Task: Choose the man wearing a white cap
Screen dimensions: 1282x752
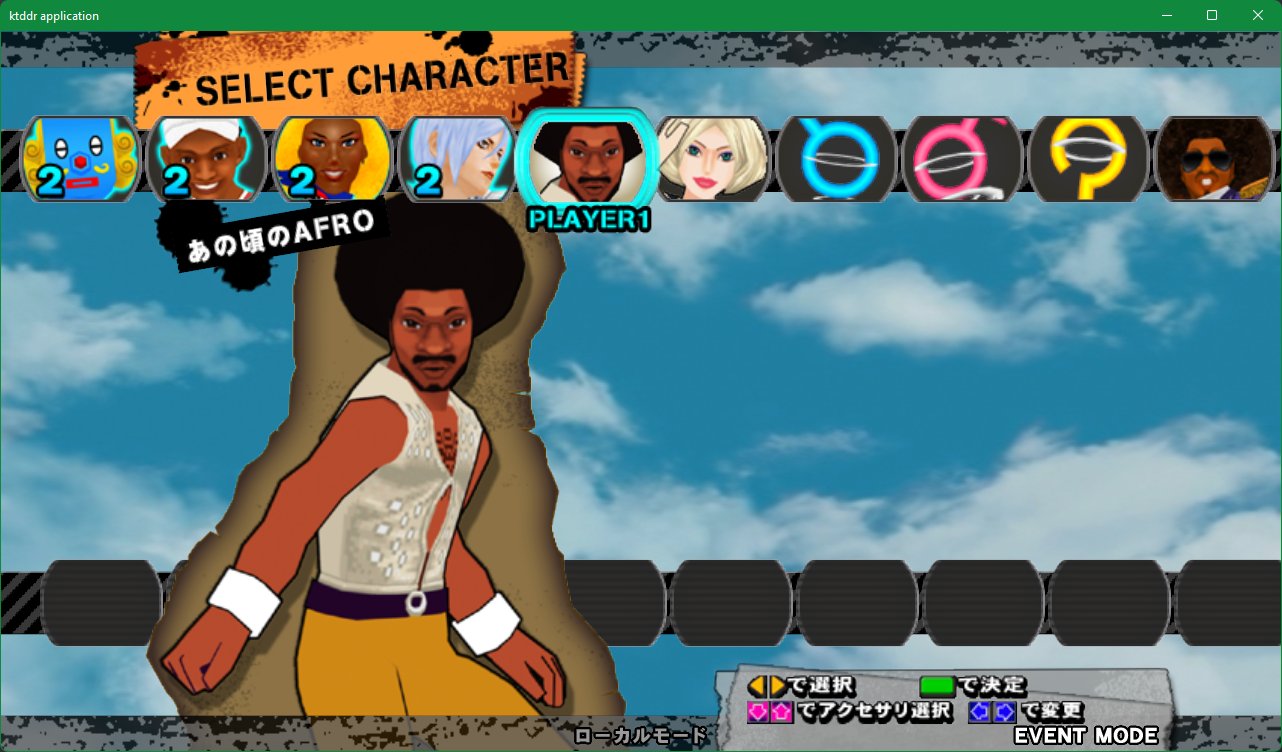Action: 207,158
